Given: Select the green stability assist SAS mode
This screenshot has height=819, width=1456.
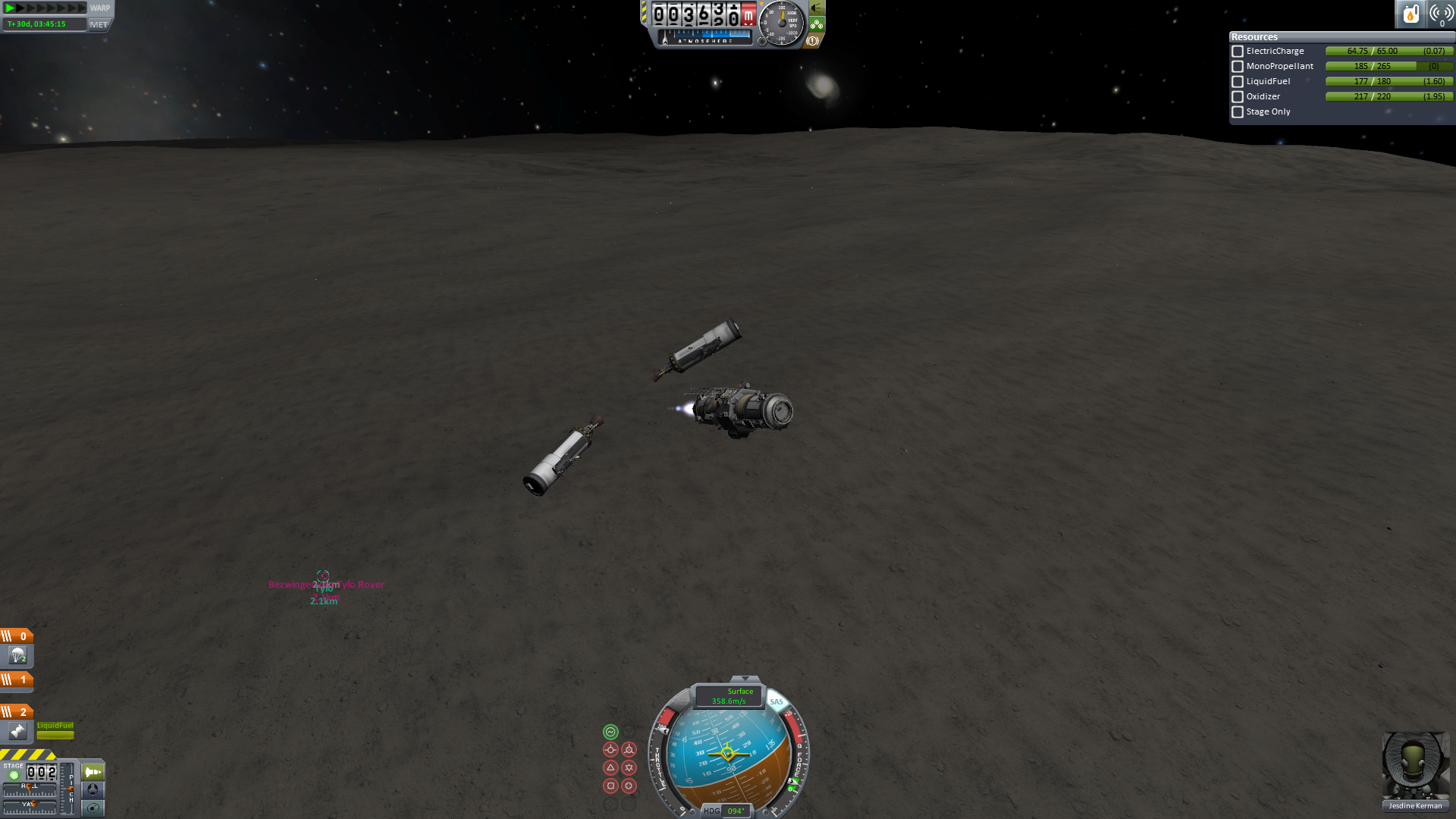Looking at the screenshot, I should coord(610,732).
